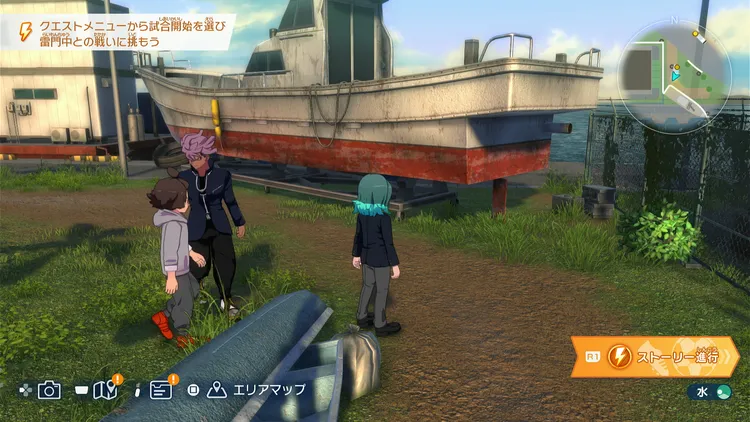Open the folded map icon with notification
750x422 pixels.
click(105, 390)
